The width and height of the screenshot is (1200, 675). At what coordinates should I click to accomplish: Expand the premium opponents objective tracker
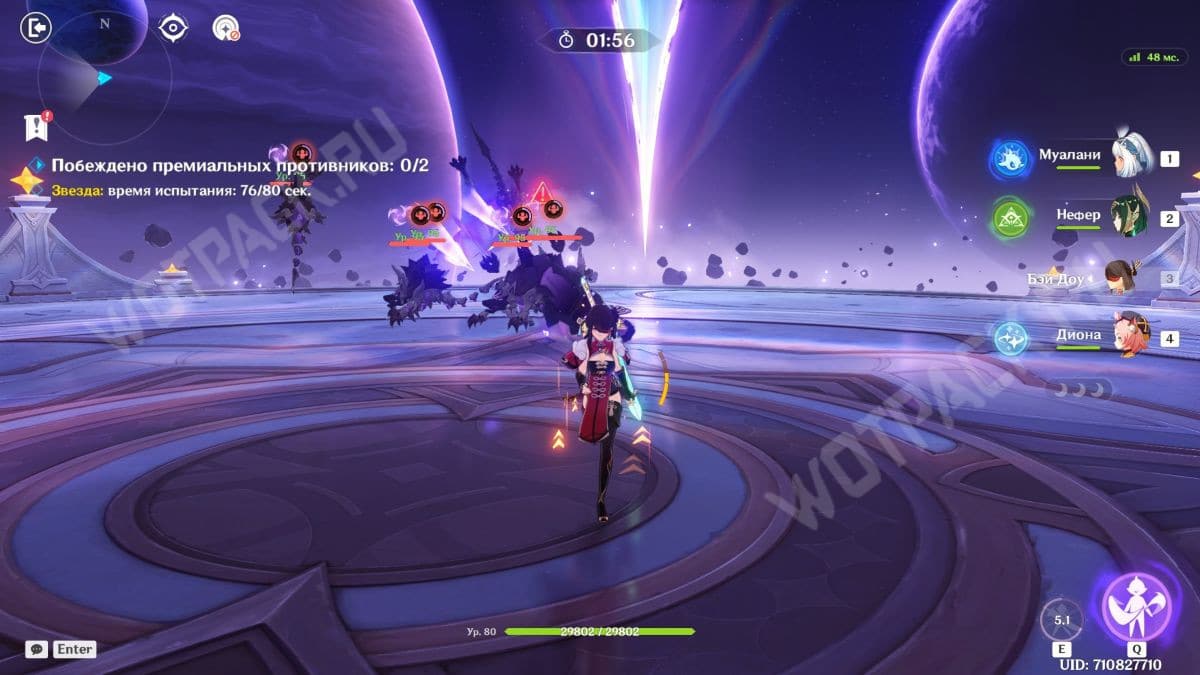tap(240, 165)
